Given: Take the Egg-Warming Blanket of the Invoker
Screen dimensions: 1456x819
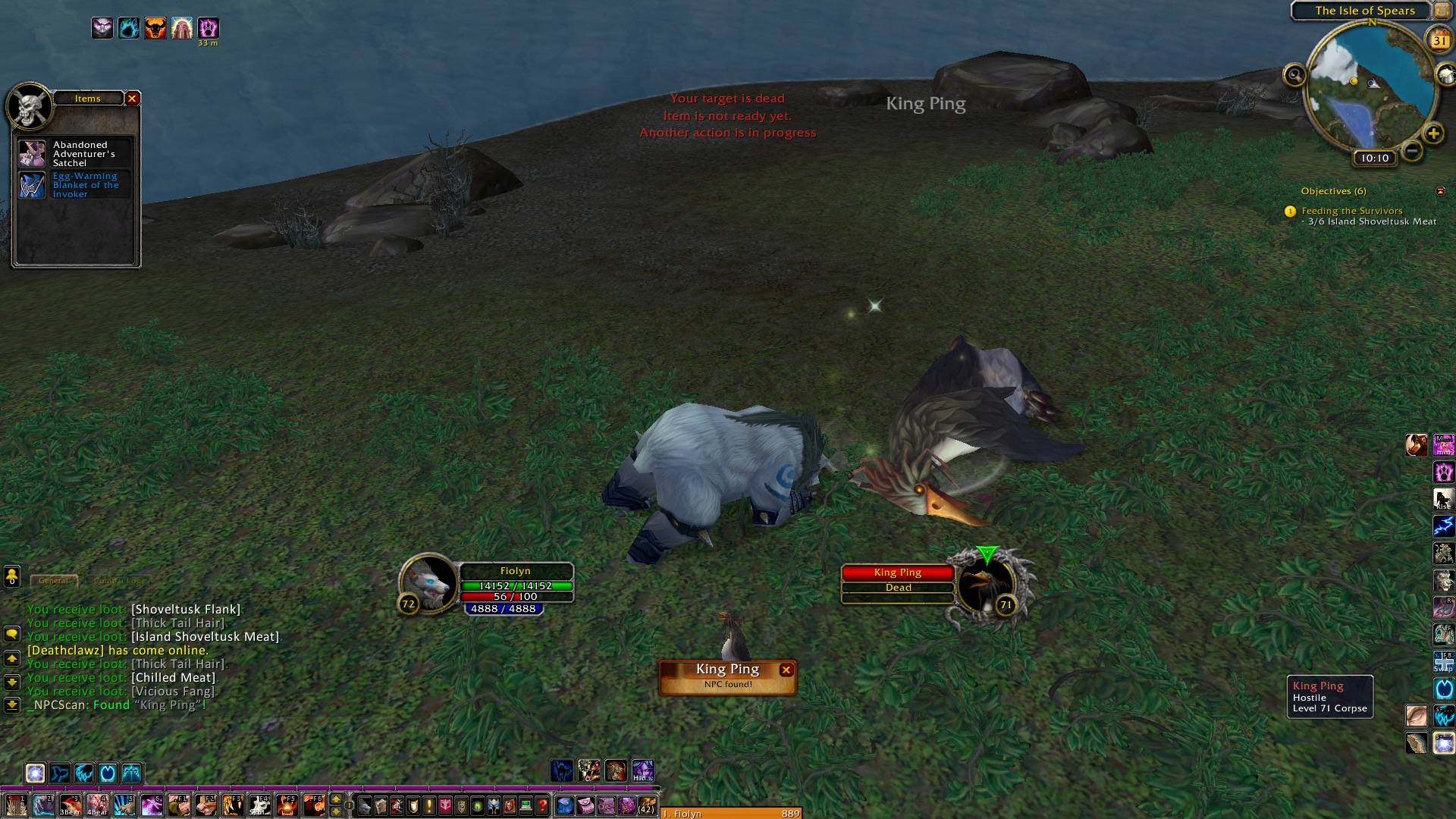Looking at the screenshot, I should [32, 185].
